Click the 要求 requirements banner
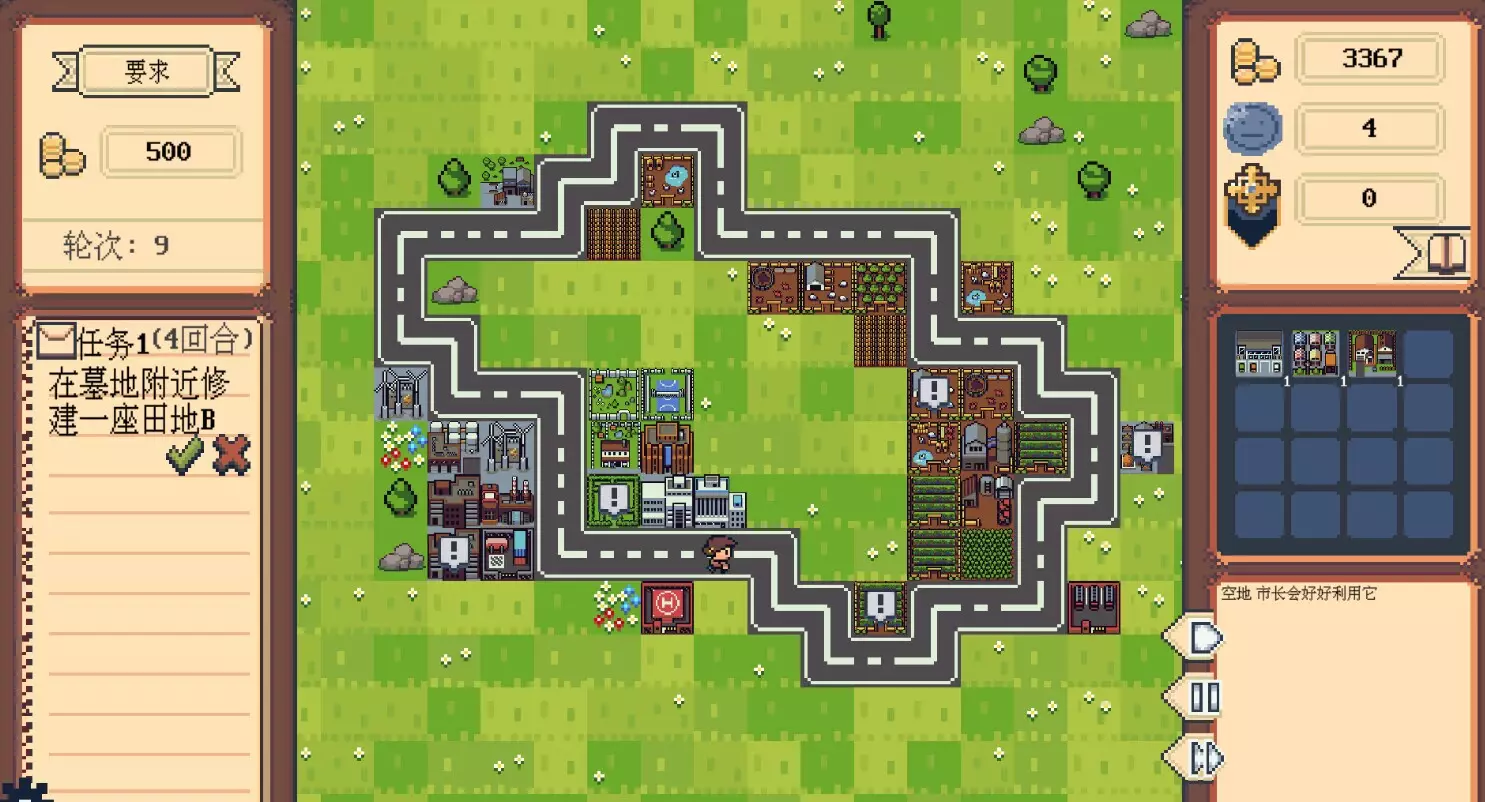 [146, 72]
